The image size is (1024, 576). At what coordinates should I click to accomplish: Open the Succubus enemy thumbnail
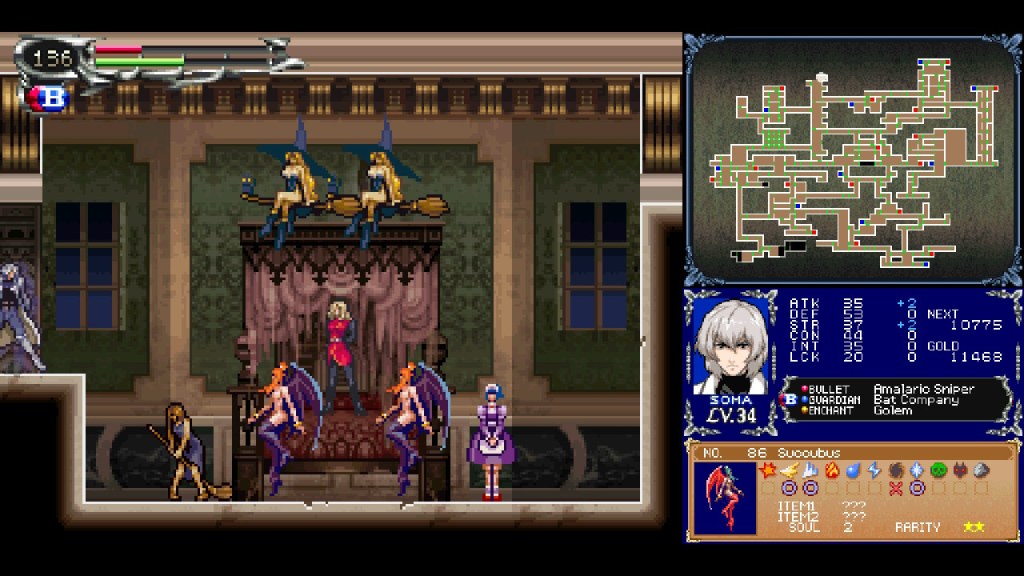coord(725,497)
